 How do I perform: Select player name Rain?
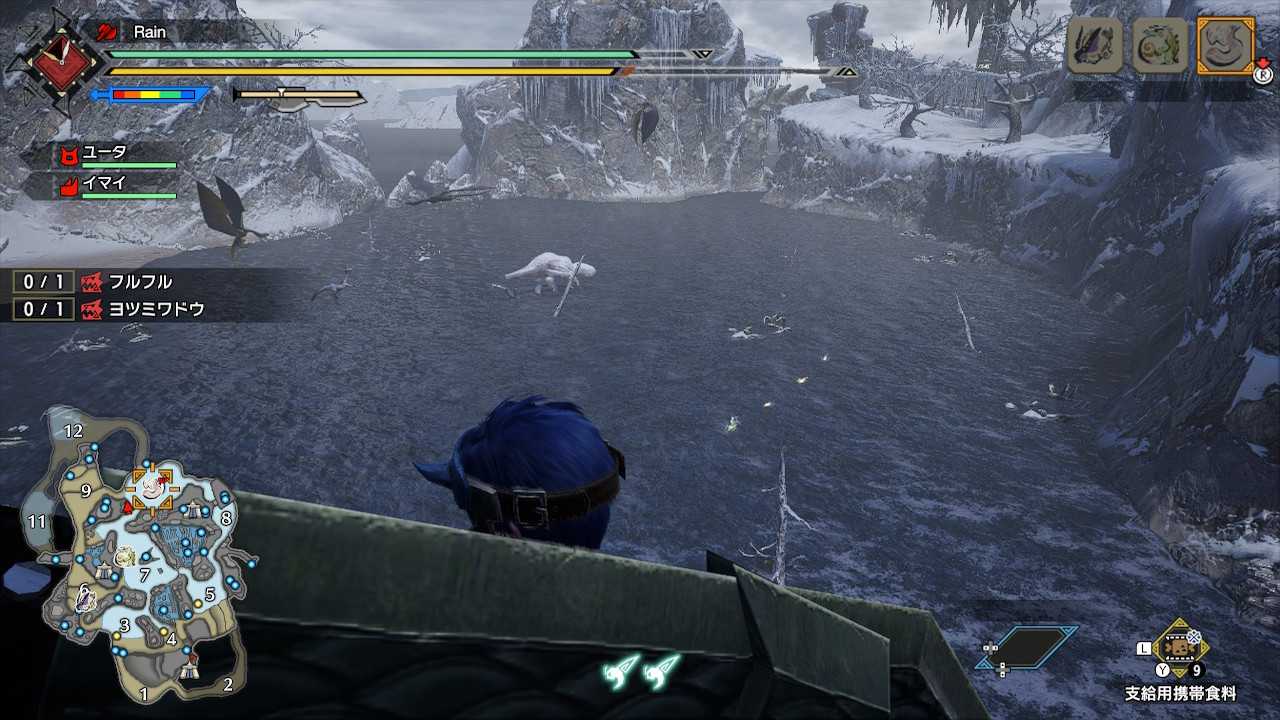coord(150,32)
